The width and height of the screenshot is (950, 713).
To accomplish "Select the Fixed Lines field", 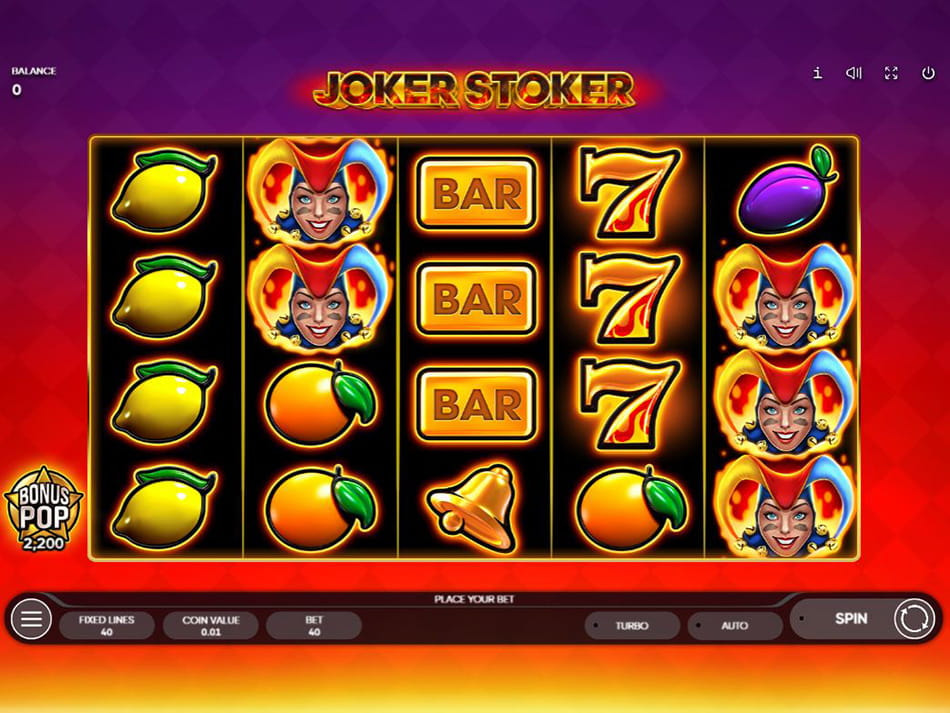I will point(106,625).
